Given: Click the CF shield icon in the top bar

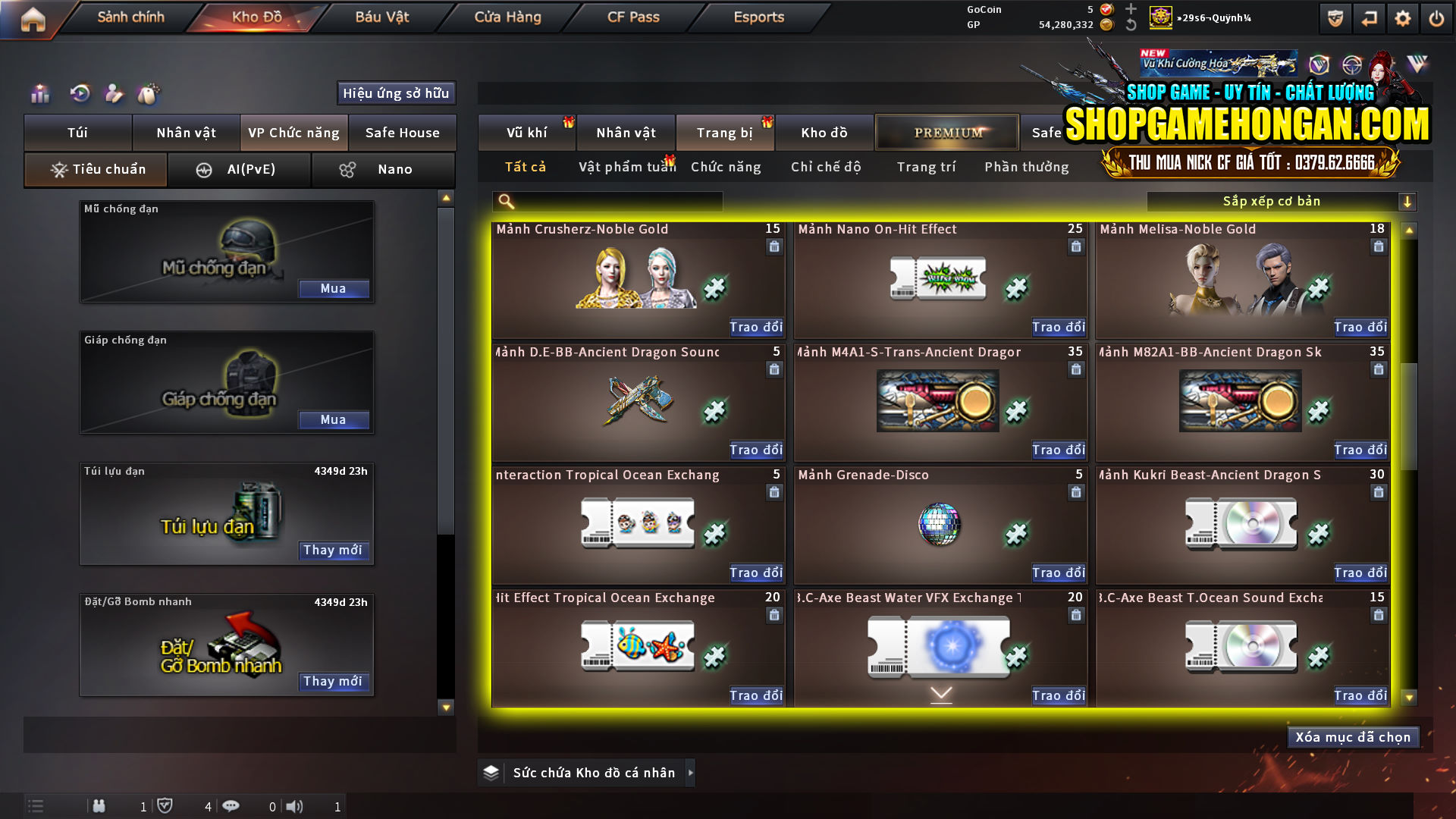Looking at the screenshot, I should [x=1335, y=17].
